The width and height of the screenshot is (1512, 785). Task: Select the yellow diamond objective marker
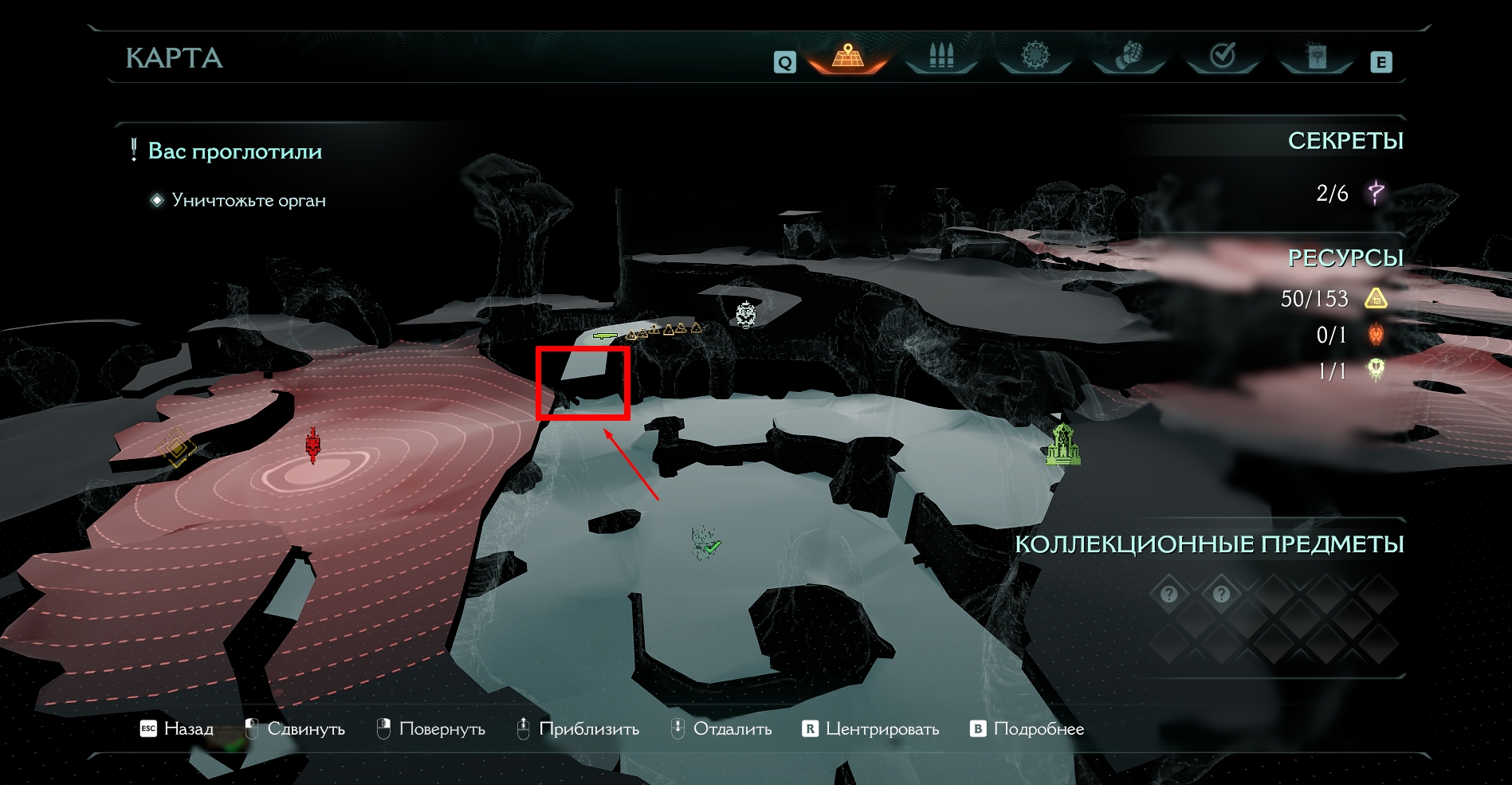click(176, 448)
